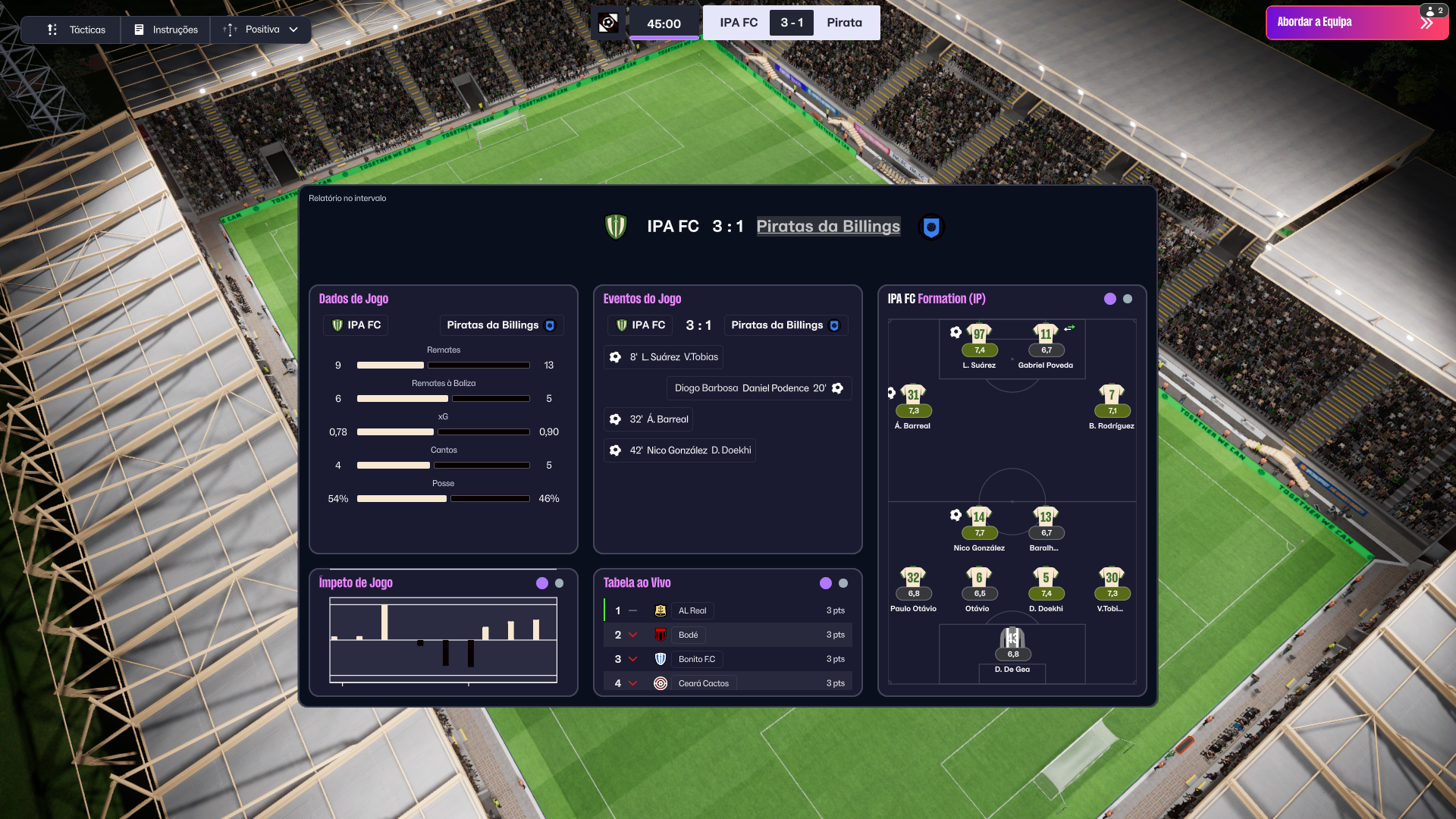Switch Ímpeto de Jogo to second page
Screen dimensions: 1456x819
pos(560,583)
